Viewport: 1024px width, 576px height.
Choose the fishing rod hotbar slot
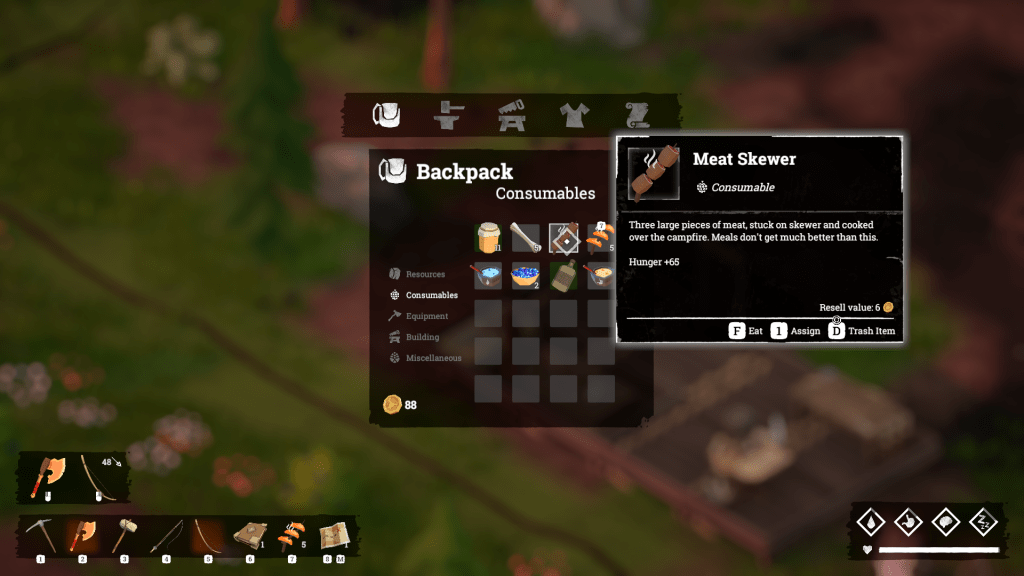point(166,535)
